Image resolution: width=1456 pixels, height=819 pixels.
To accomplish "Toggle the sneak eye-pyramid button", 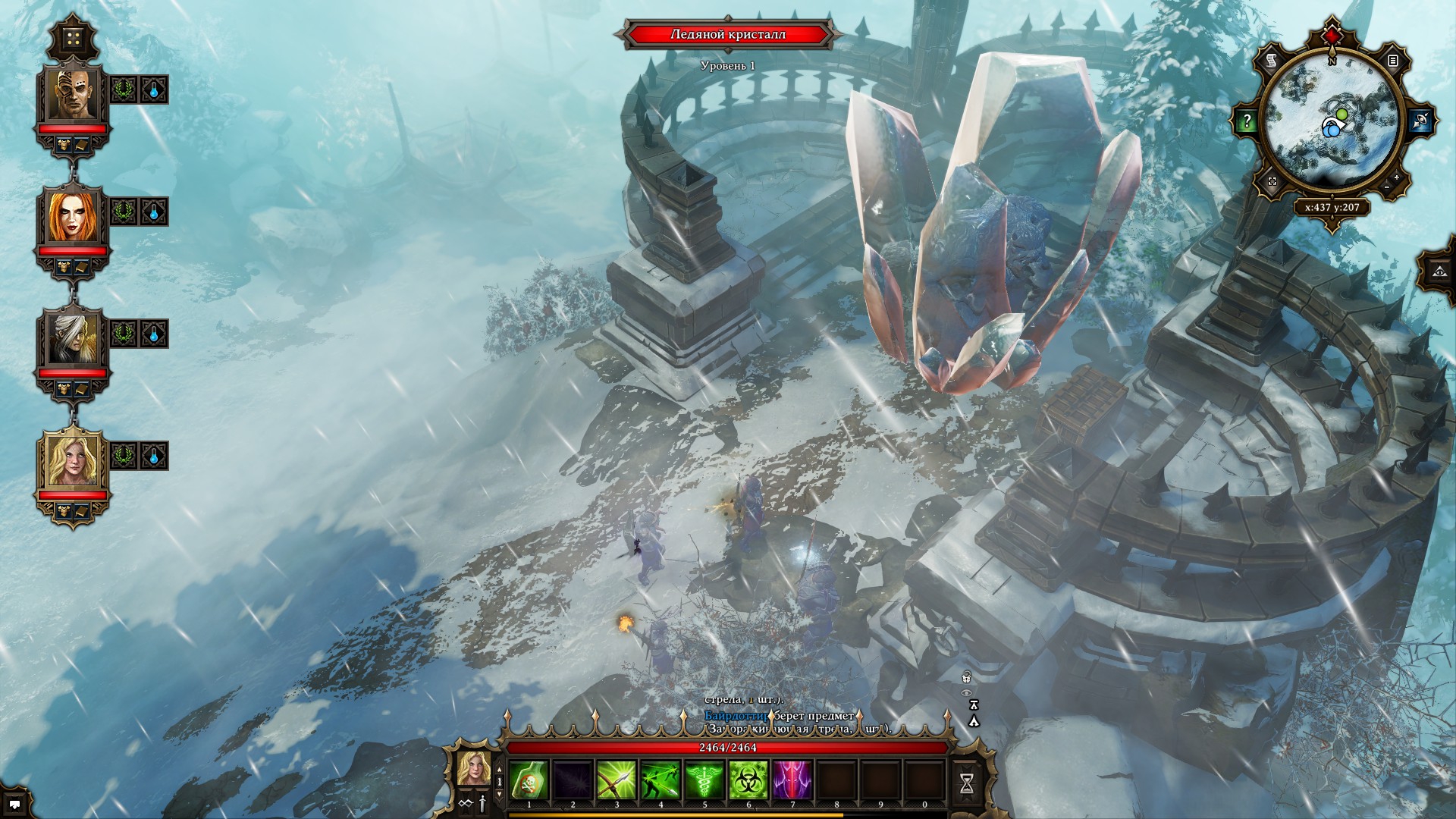I will coord(1439,271).
